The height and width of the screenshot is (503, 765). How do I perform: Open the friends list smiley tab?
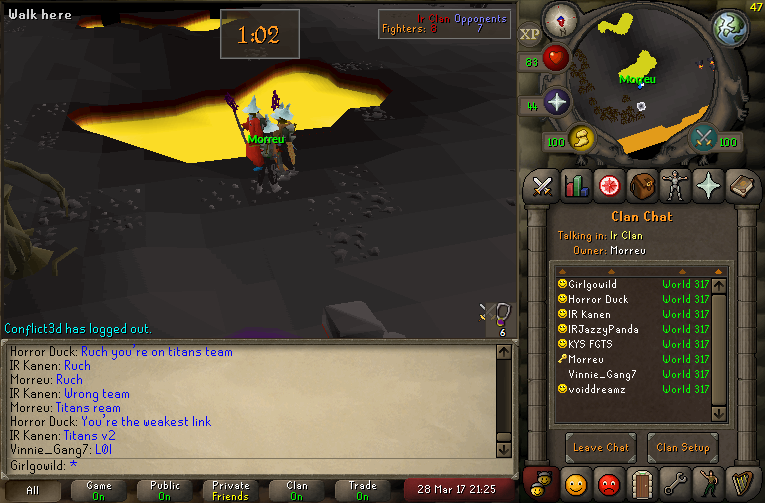coord(575,485)
